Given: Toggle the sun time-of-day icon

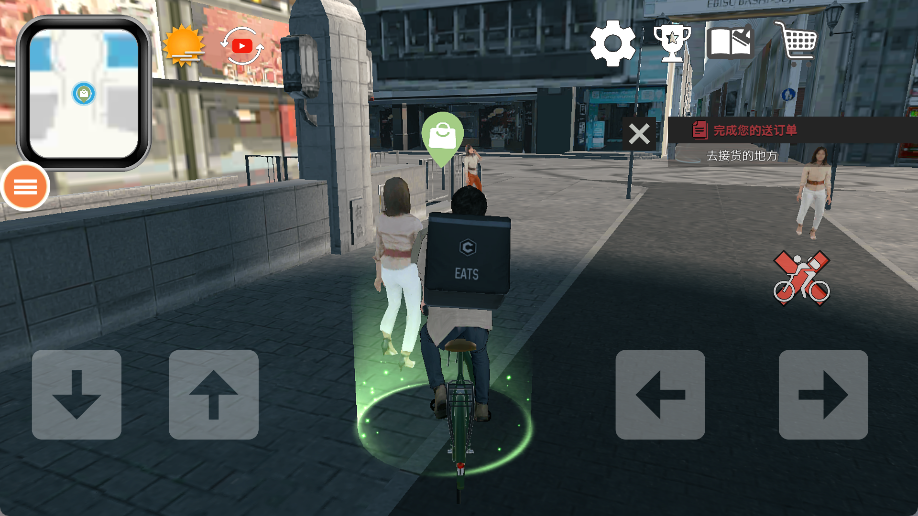Looking at the screenshot, I should click(x=183, y=45).
